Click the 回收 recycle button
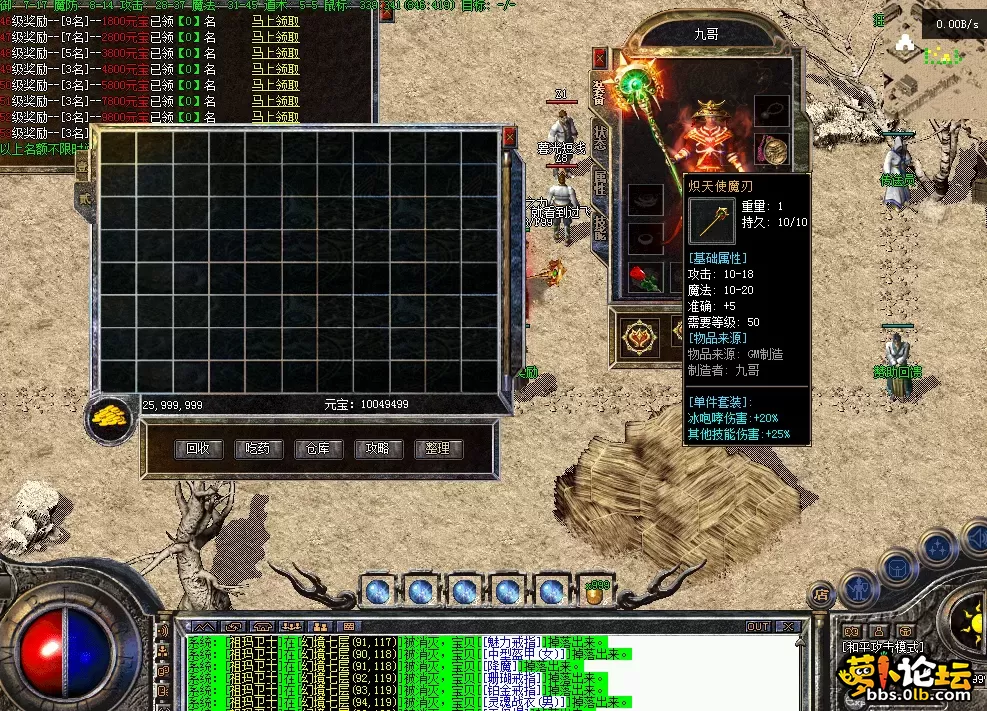Viewport: 987px width, 711px height. click(198, 449)
